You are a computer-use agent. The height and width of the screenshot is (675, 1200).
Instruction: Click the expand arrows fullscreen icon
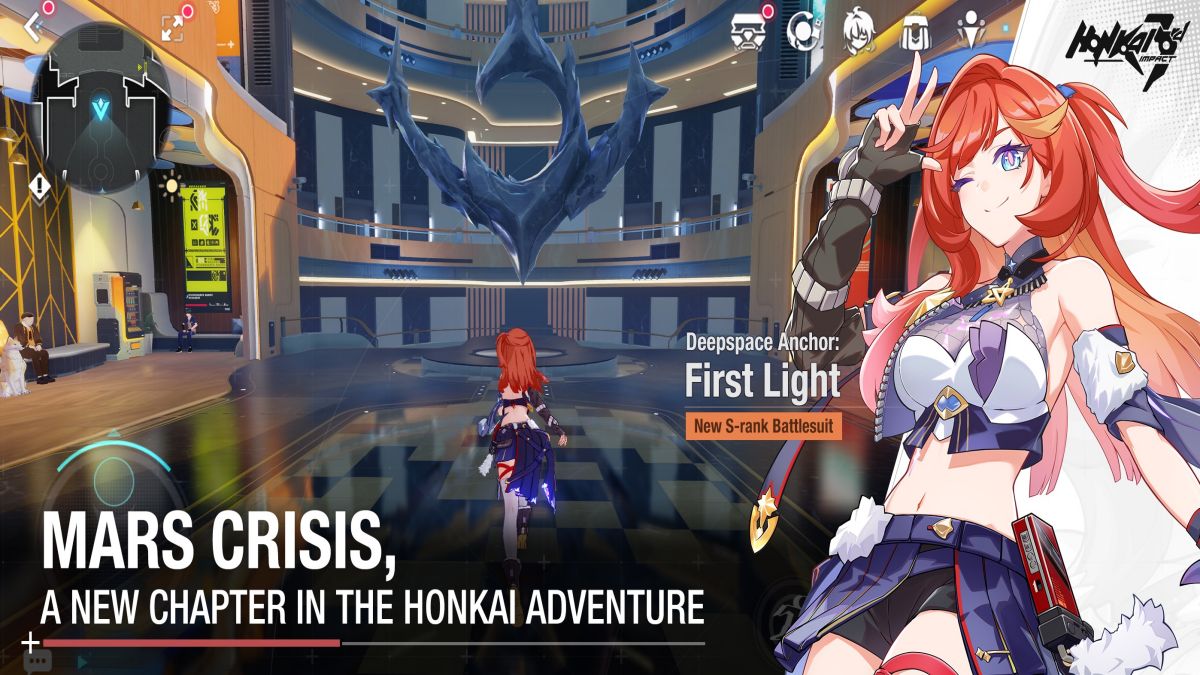click(171, 28)
